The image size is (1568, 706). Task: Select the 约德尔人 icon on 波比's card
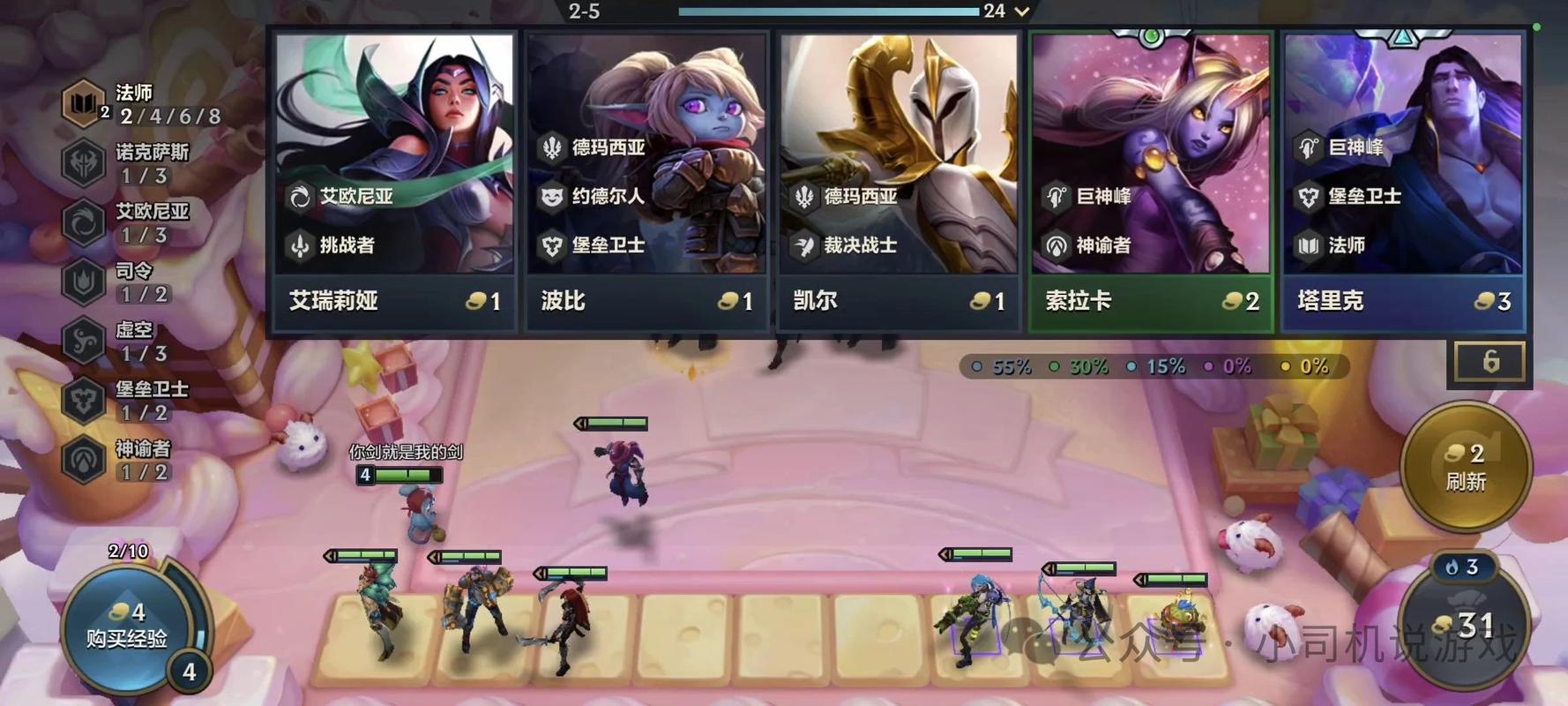551,197
